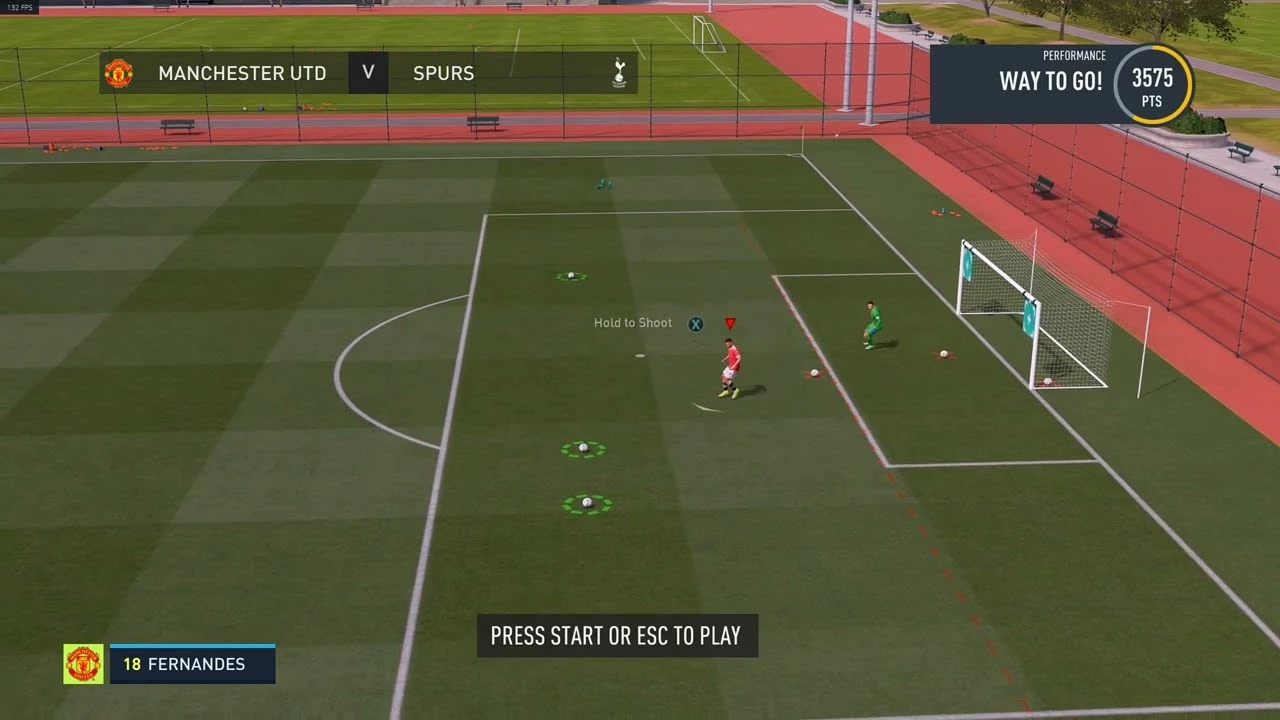Click the Manchester Utd badge on player card

pos(84,664)
